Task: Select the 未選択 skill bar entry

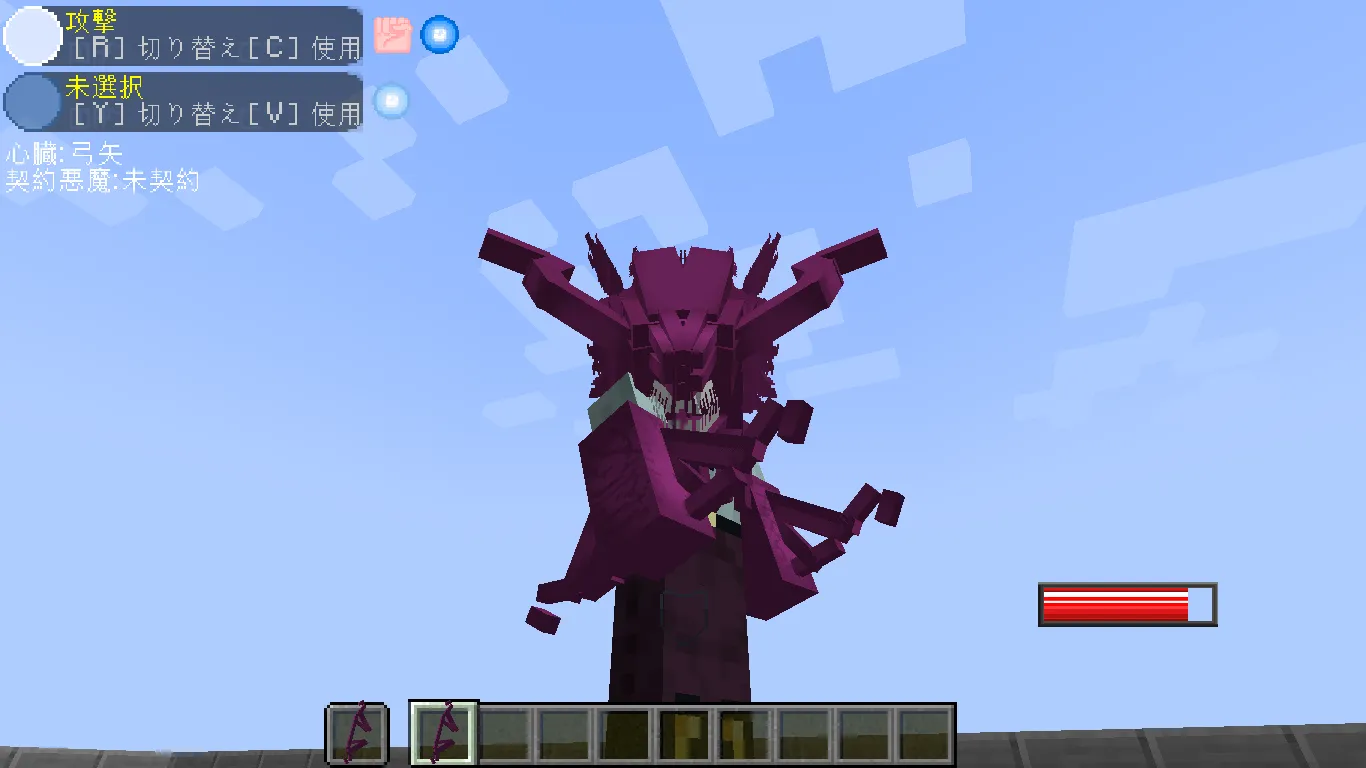Action: pos(185,103)
